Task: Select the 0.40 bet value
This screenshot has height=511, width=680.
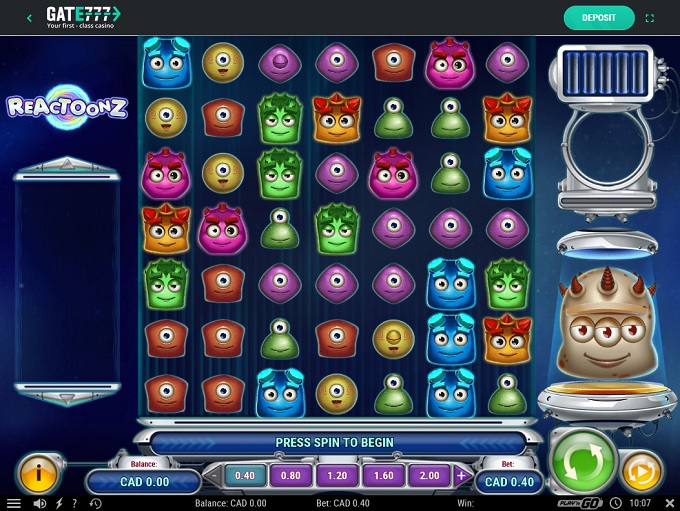Action: [x=243, y=476]
